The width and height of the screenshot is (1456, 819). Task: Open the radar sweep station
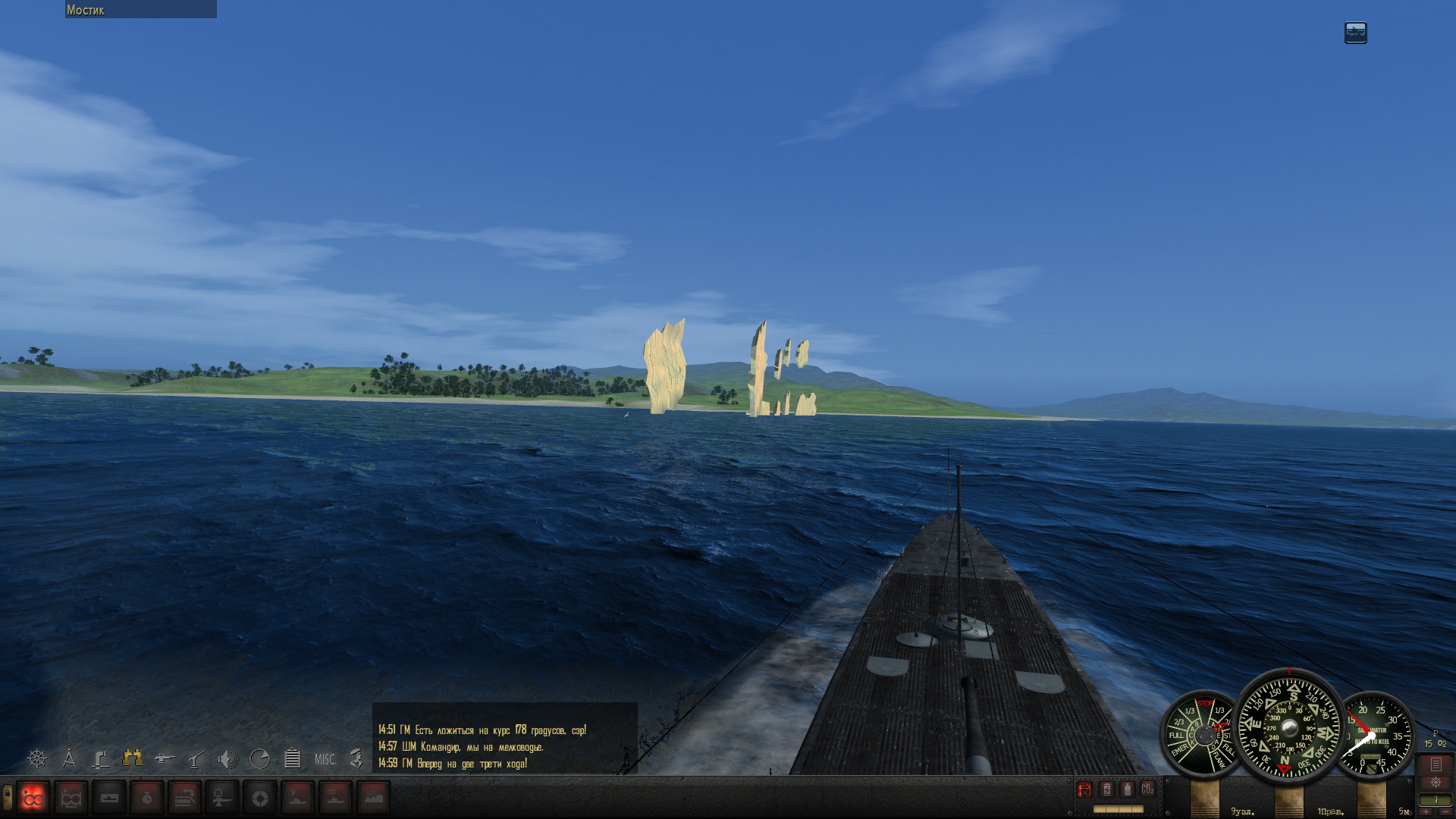259,758
